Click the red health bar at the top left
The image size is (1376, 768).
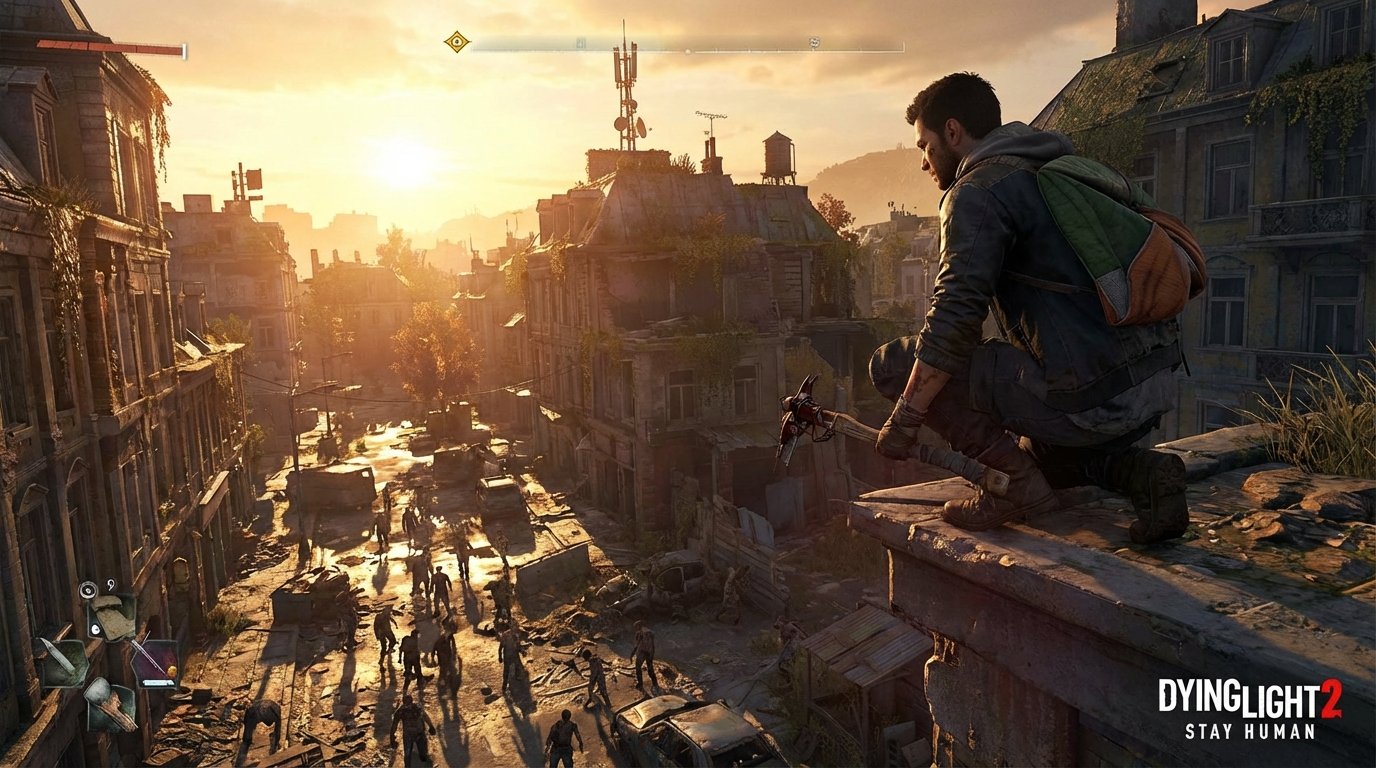coord(110,47)
